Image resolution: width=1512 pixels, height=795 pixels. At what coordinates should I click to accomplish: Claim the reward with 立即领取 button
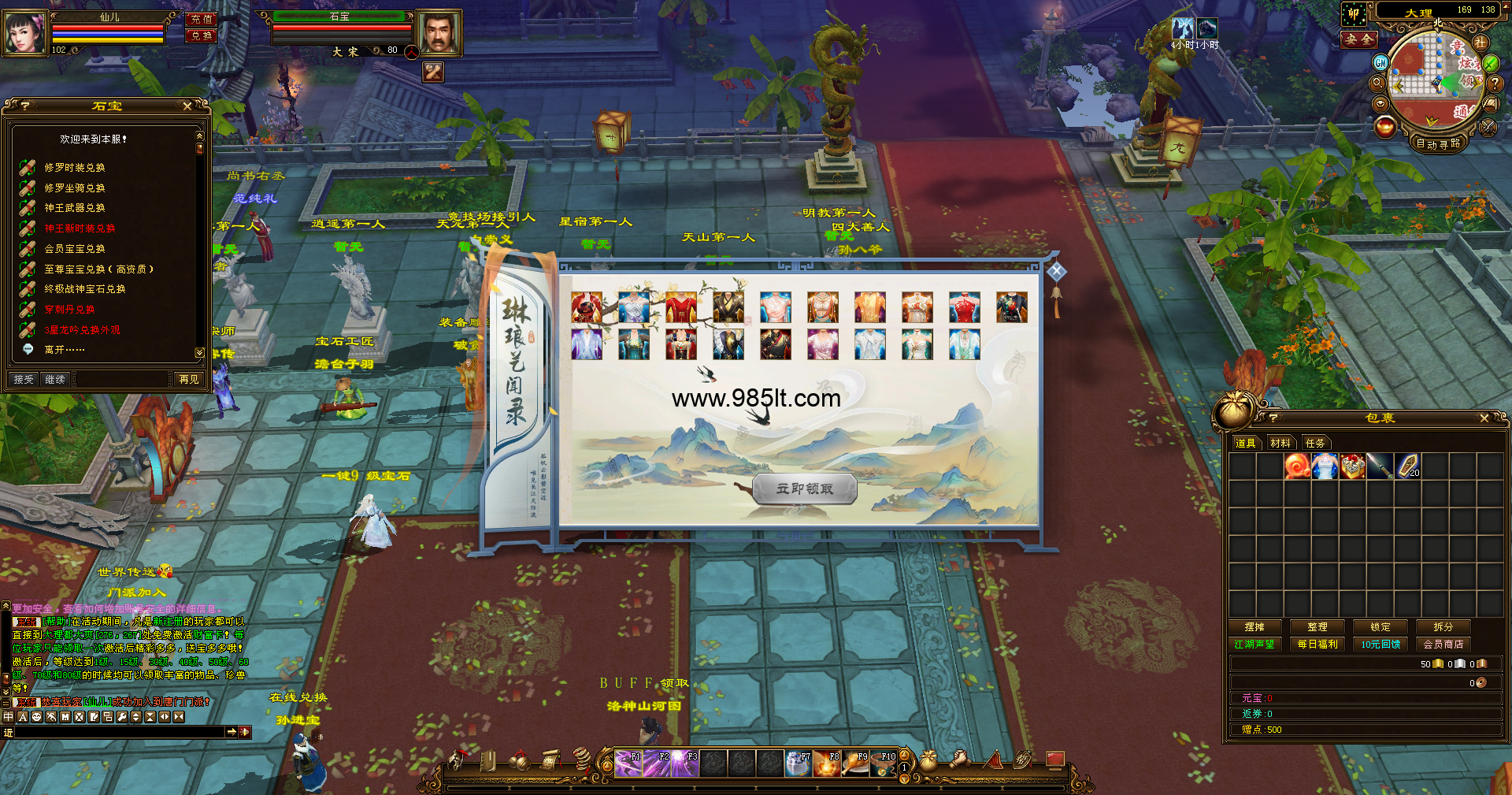(x=804, y=489)
